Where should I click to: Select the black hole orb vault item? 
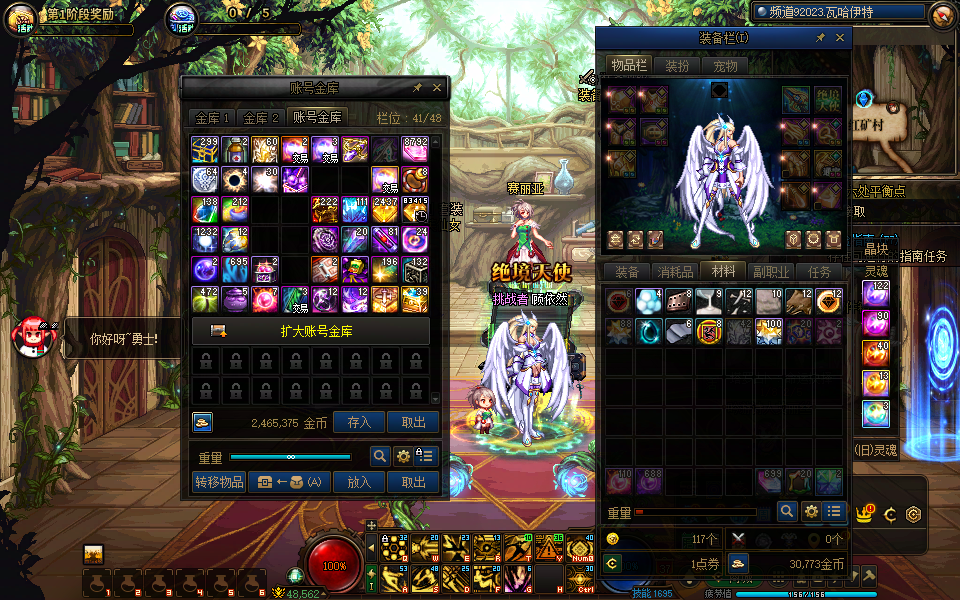[x=236, y=180]
